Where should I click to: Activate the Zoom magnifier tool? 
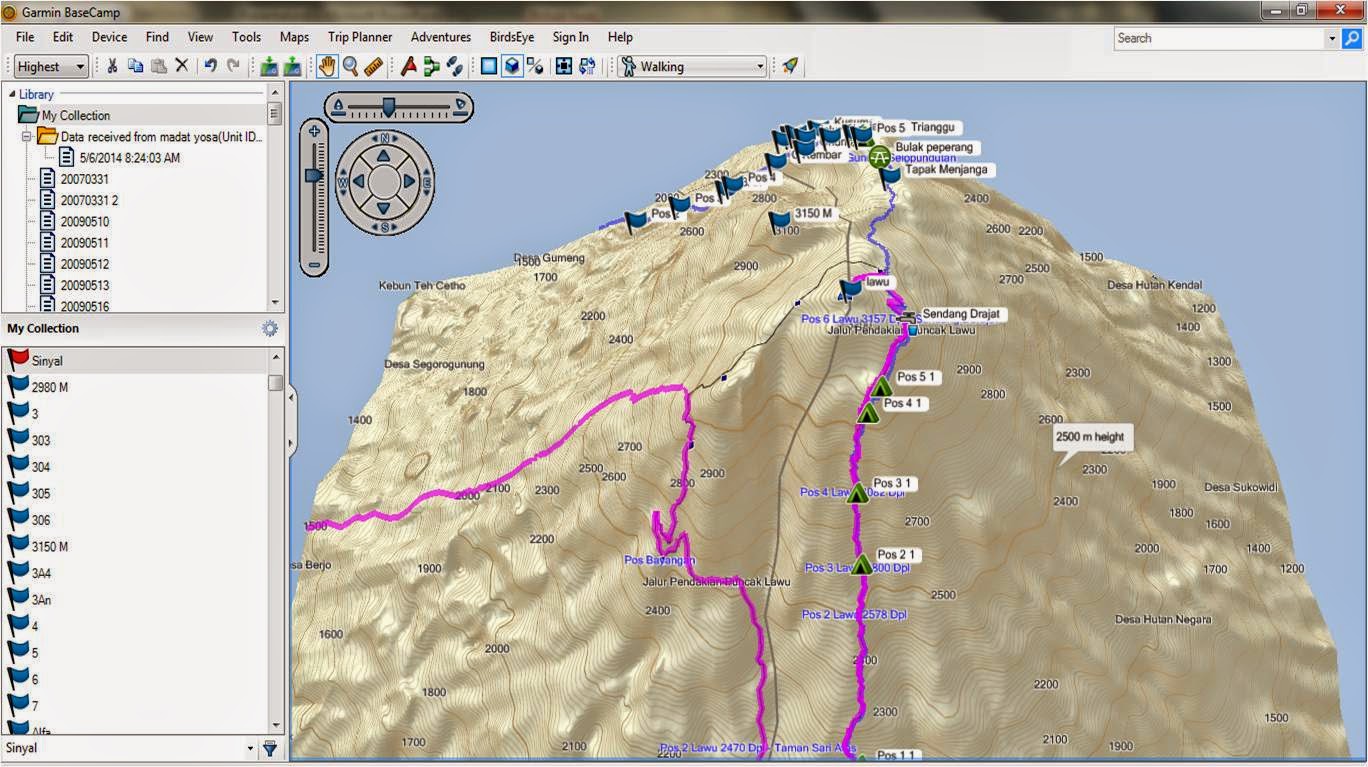click(x=350, y=66)
